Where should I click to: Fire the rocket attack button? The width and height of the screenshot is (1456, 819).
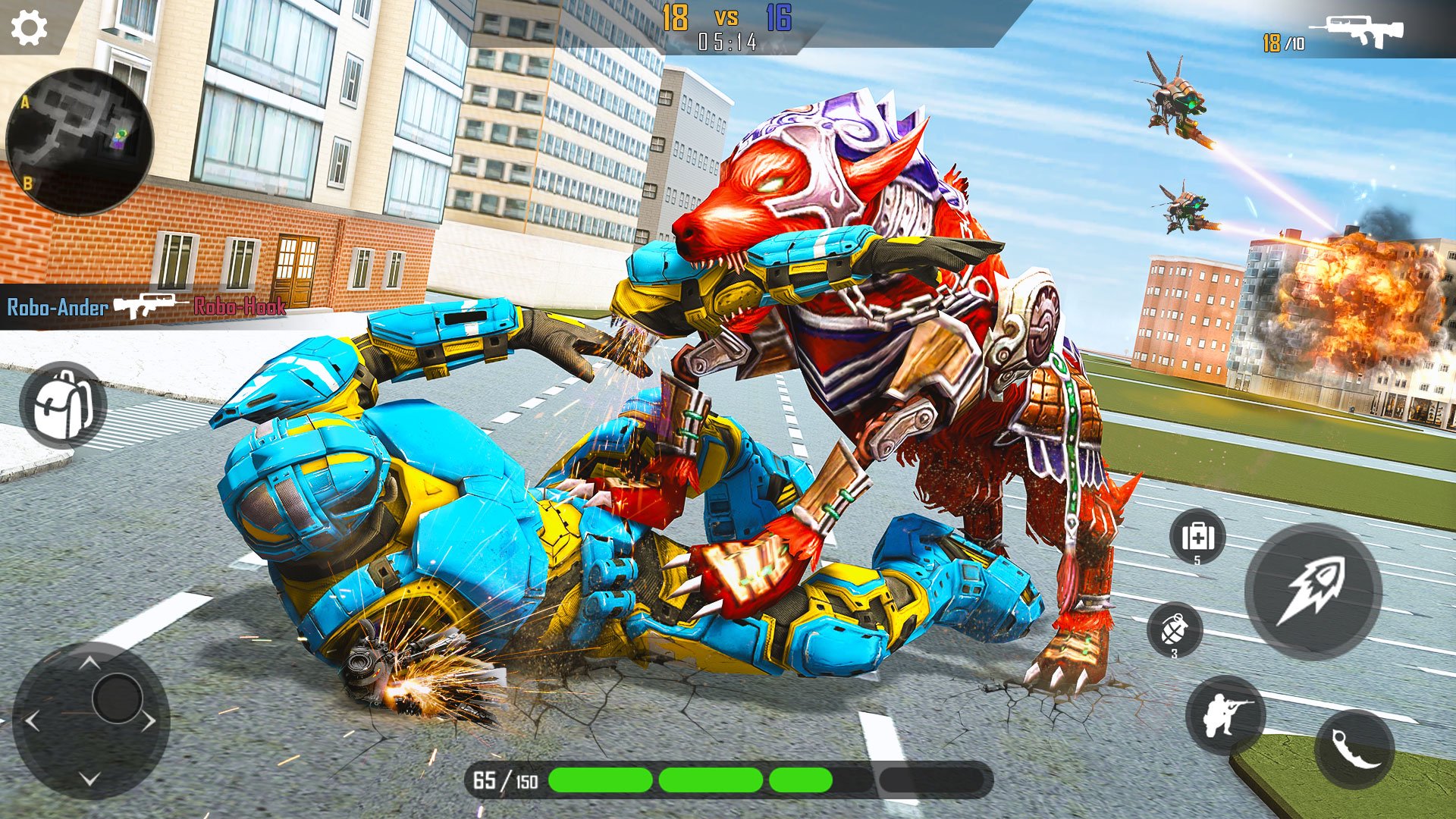coord(1313,591)
